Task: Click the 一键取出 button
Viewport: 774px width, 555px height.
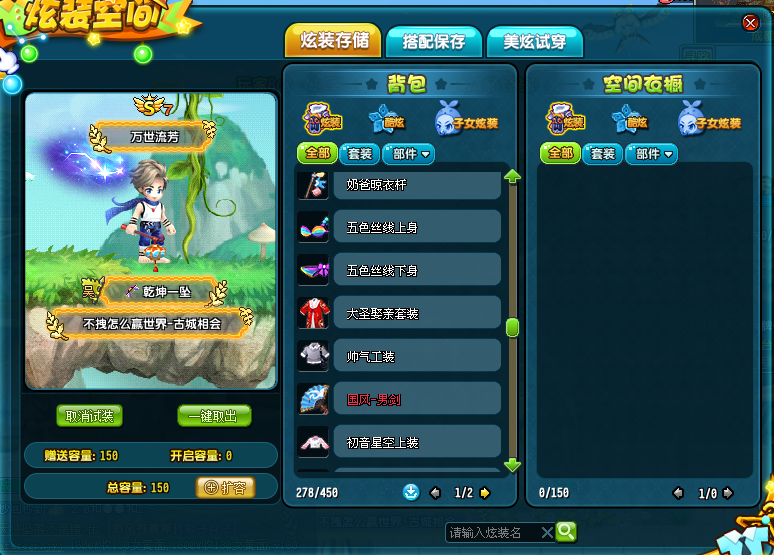Action: coord(214,416)
